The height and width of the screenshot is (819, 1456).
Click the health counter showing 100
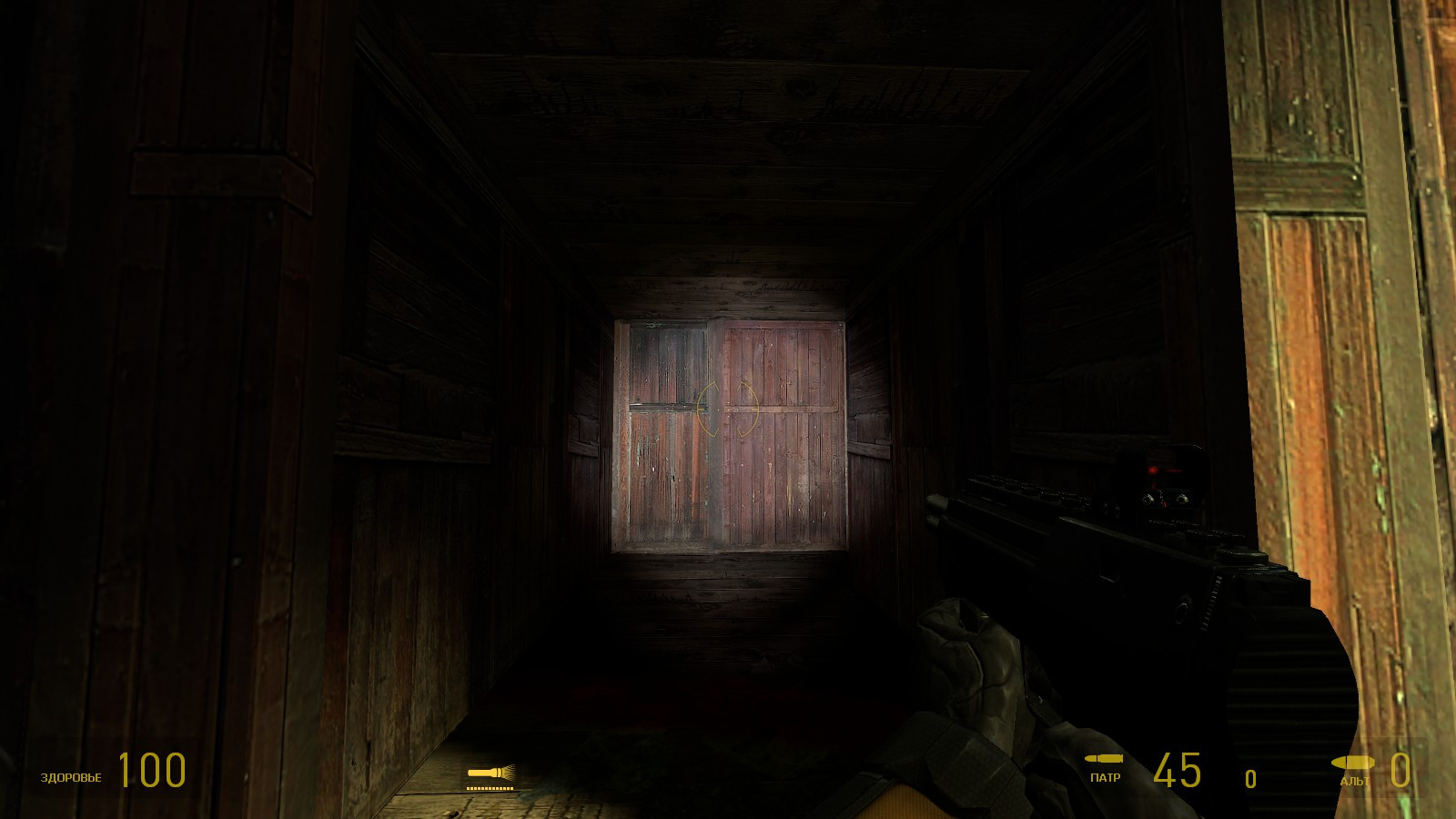point(150,769)
